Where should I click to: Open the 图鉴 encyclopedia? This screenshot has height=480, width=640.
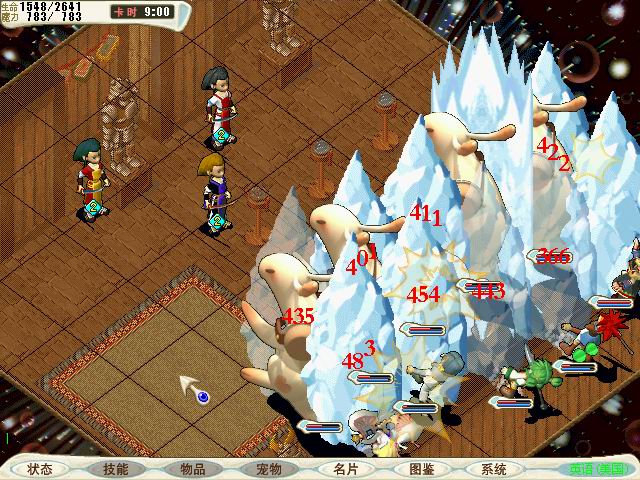[x=420, y=468]
